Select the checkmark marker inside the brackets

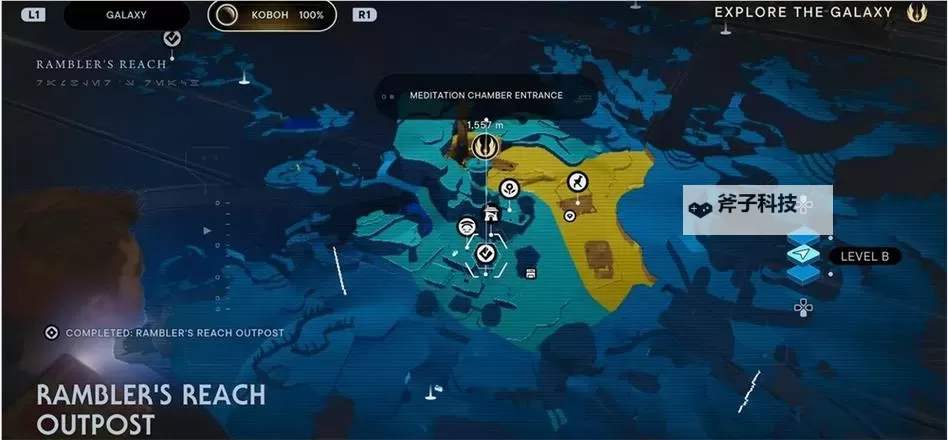(x=486, y=253)
